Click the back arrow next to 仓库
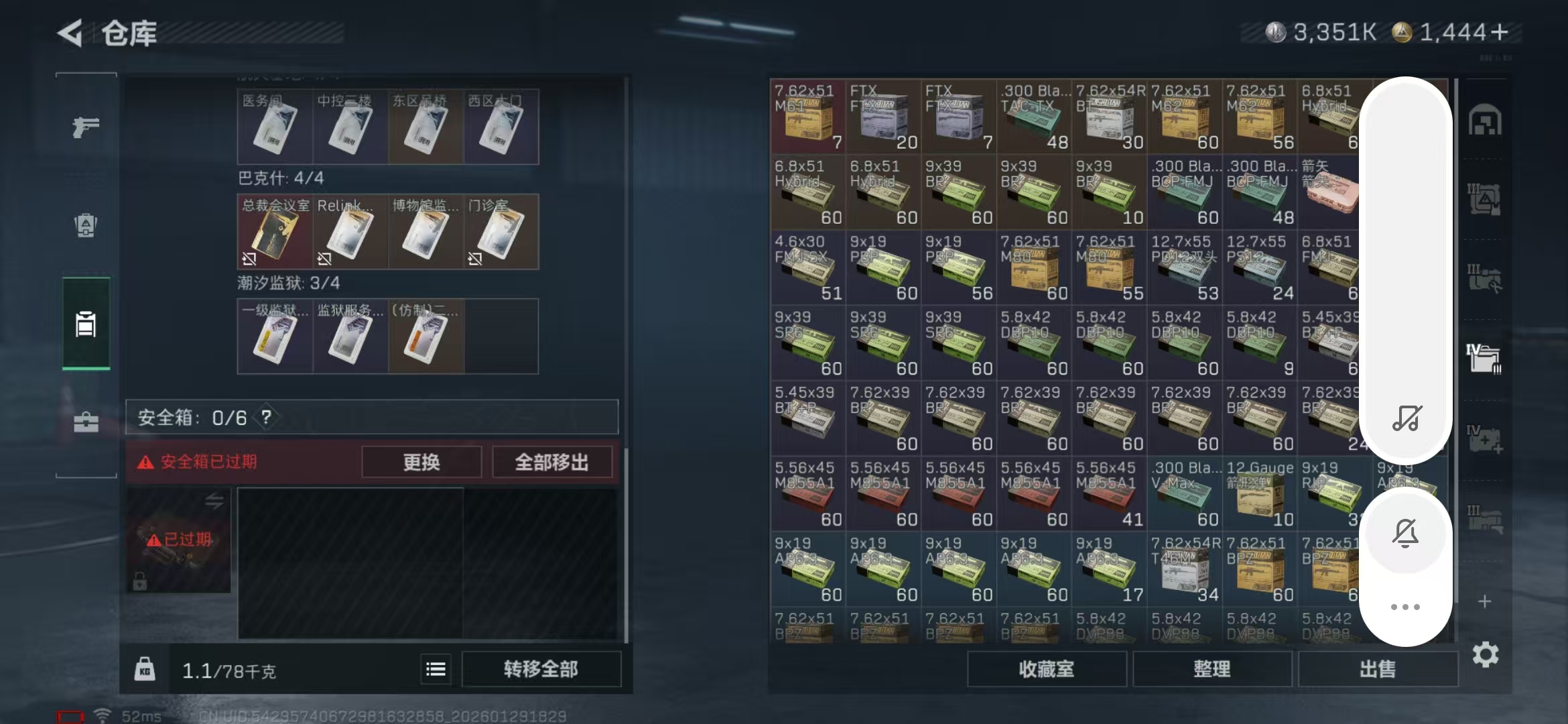The height and width of the screenshot is (724, 1568). click(71, 32)
